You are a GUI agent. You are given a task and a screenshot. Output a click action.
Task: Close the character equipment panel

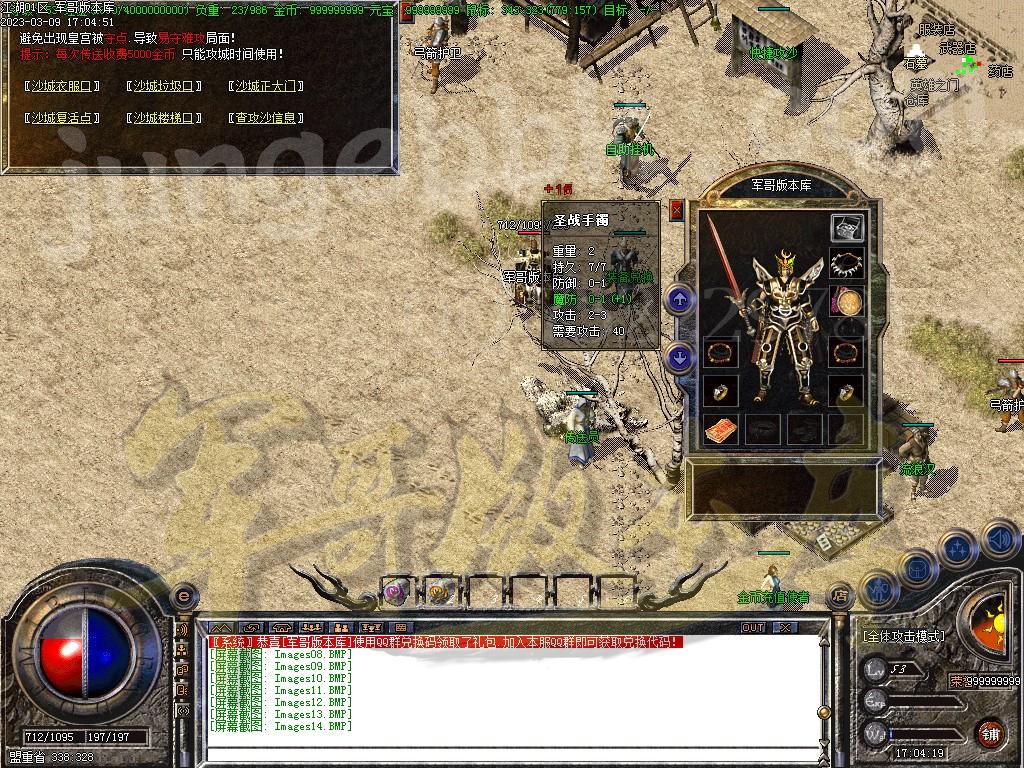point(677,210)
